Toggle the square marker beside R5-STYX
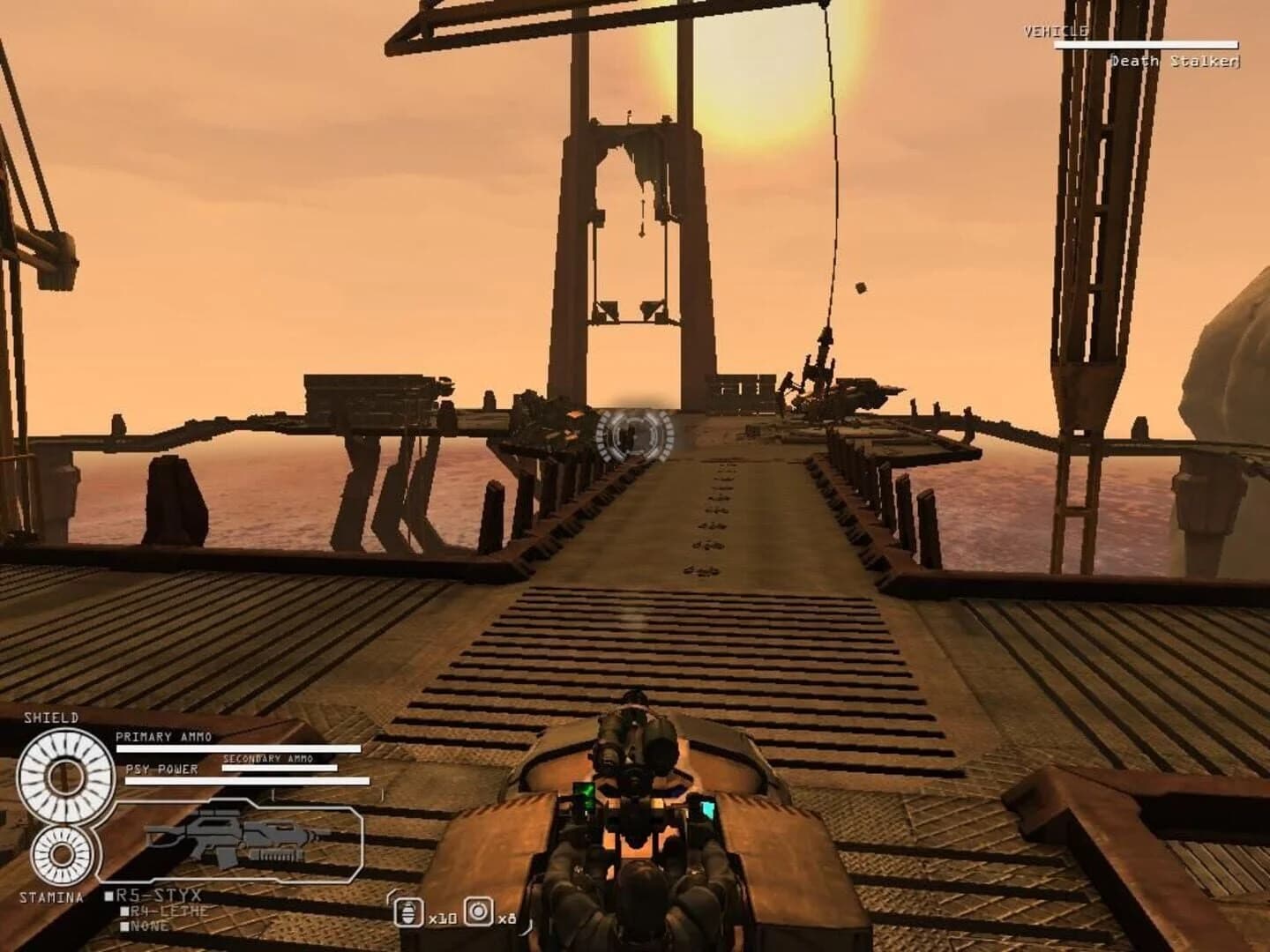The height and width of the screenshot is (952, 1270). coord(108,893)
